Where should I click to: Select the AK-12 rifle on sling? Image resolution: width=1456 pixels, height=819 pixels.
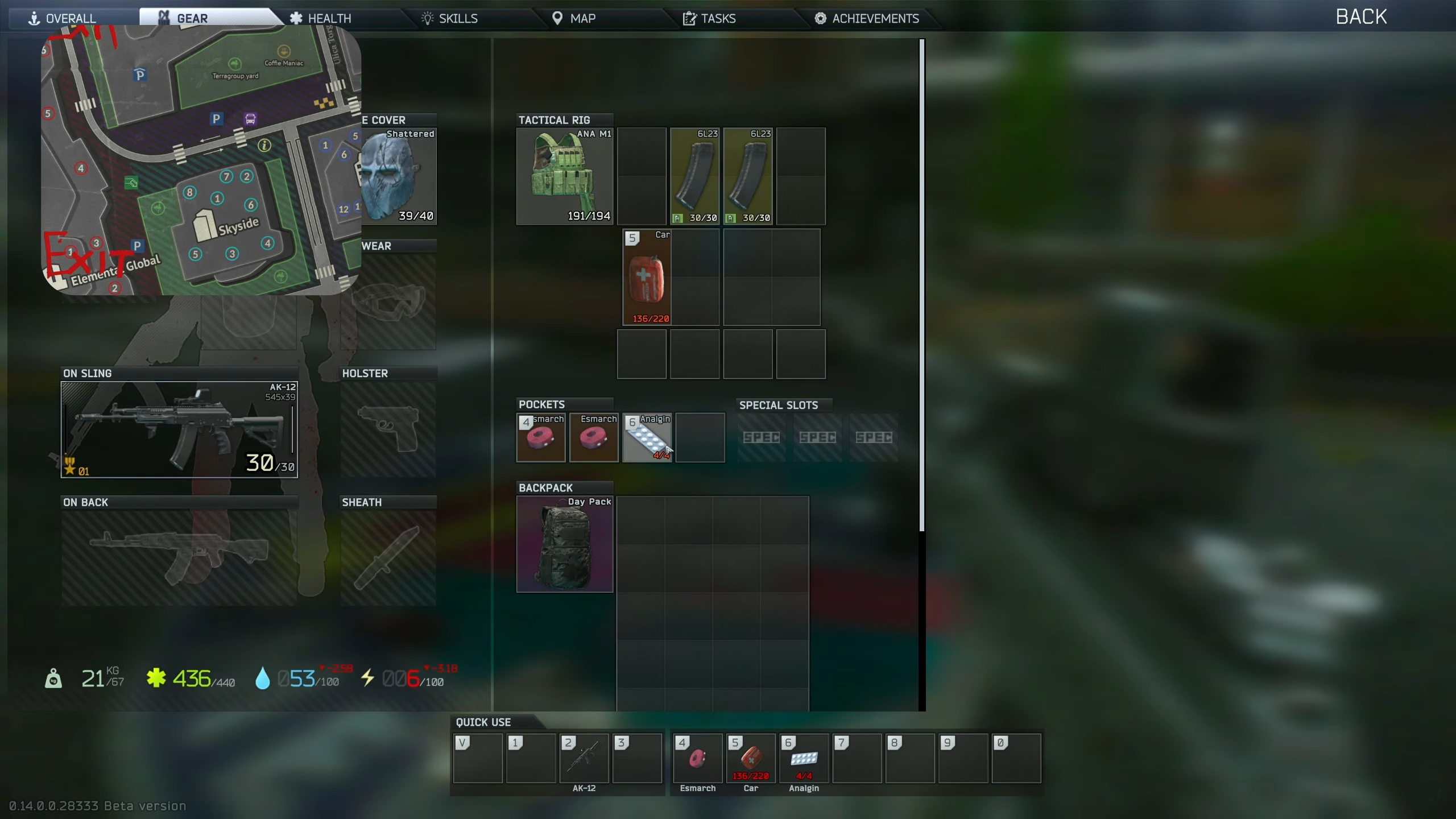(179, 429)
